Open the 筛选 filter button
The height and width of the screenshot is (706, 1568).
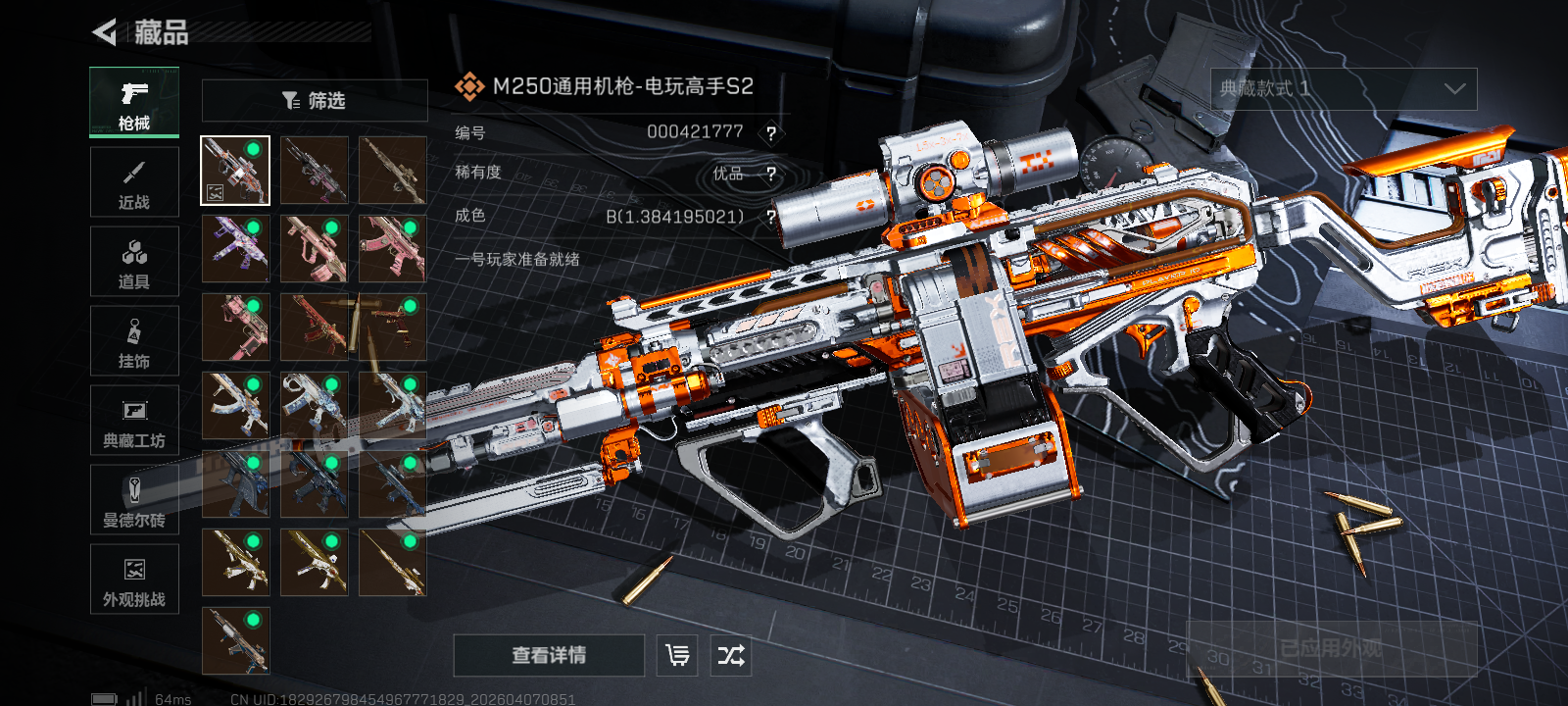coord(314,100)
